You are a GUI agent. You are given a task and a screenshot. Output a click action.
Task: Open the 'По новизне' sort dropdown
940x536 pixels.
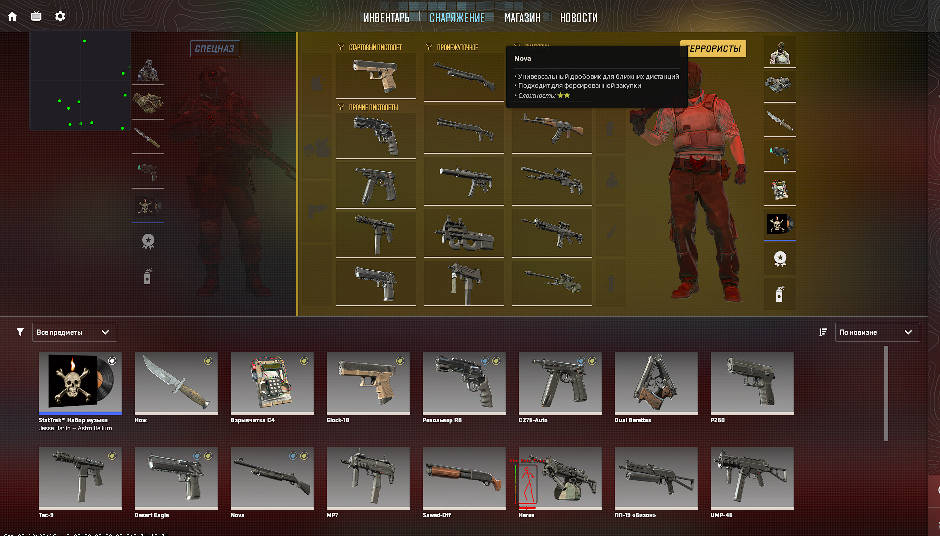click(x=877, y=332)
